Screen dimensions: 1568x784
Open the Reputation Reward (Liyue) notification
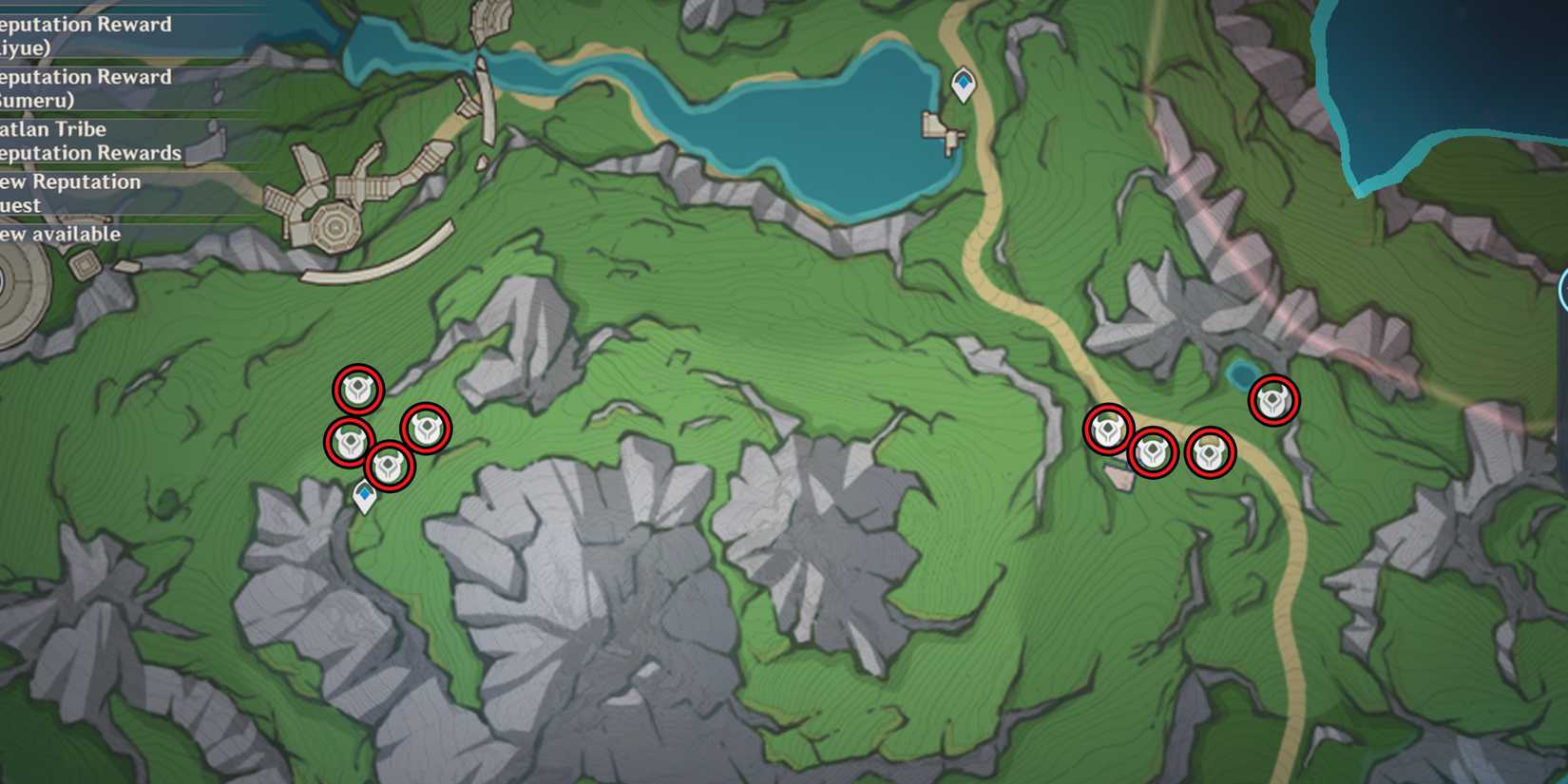coord(86,35)
